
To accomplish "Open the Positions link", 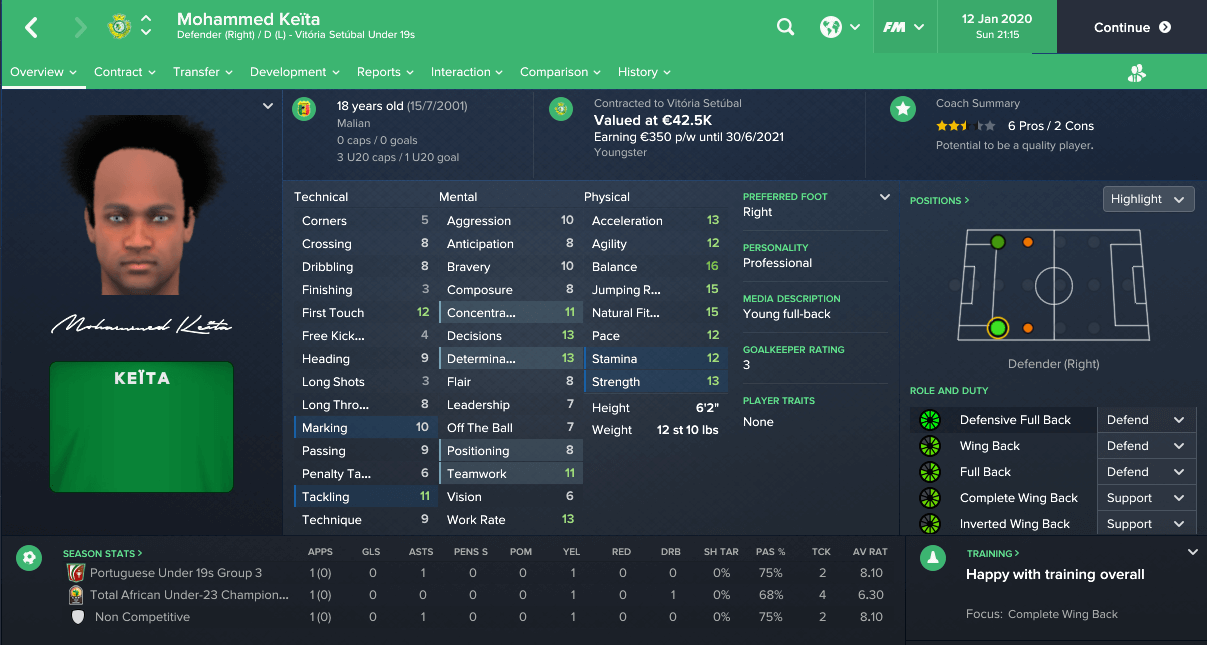I will click(x=939, y=201).
